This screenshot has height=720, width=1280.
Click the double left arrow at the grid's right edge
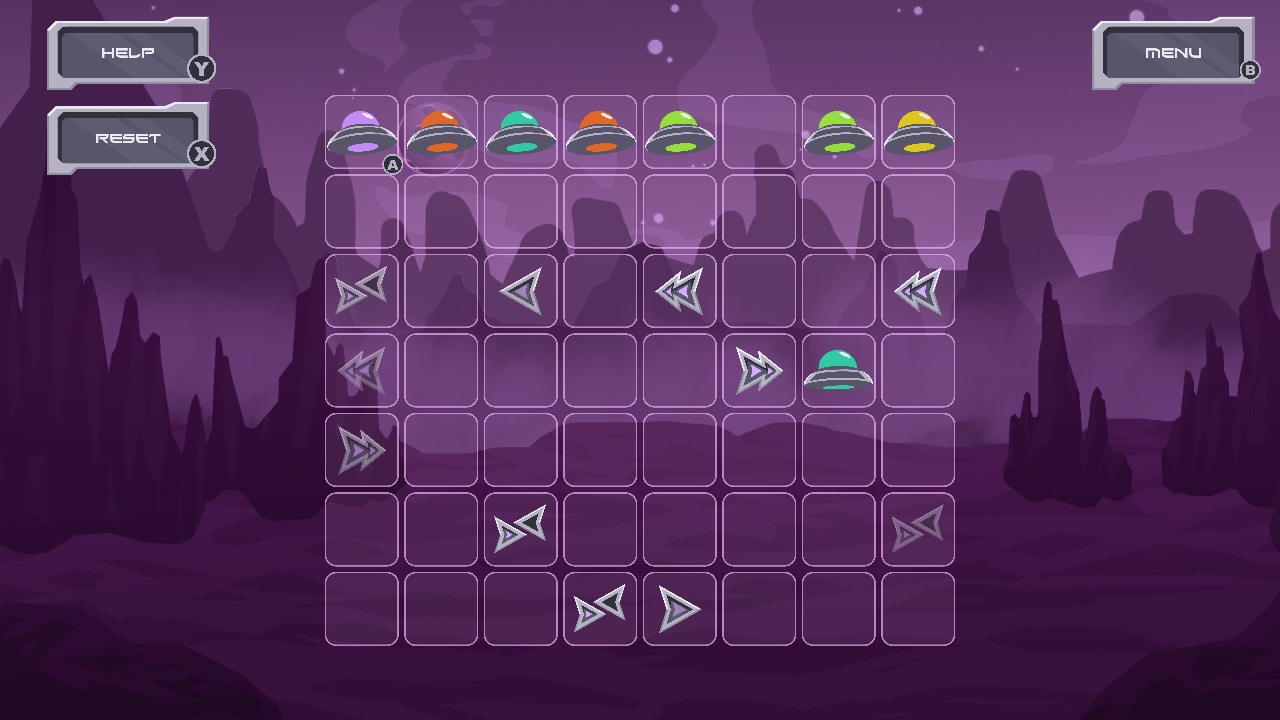(x=918, y=290)
